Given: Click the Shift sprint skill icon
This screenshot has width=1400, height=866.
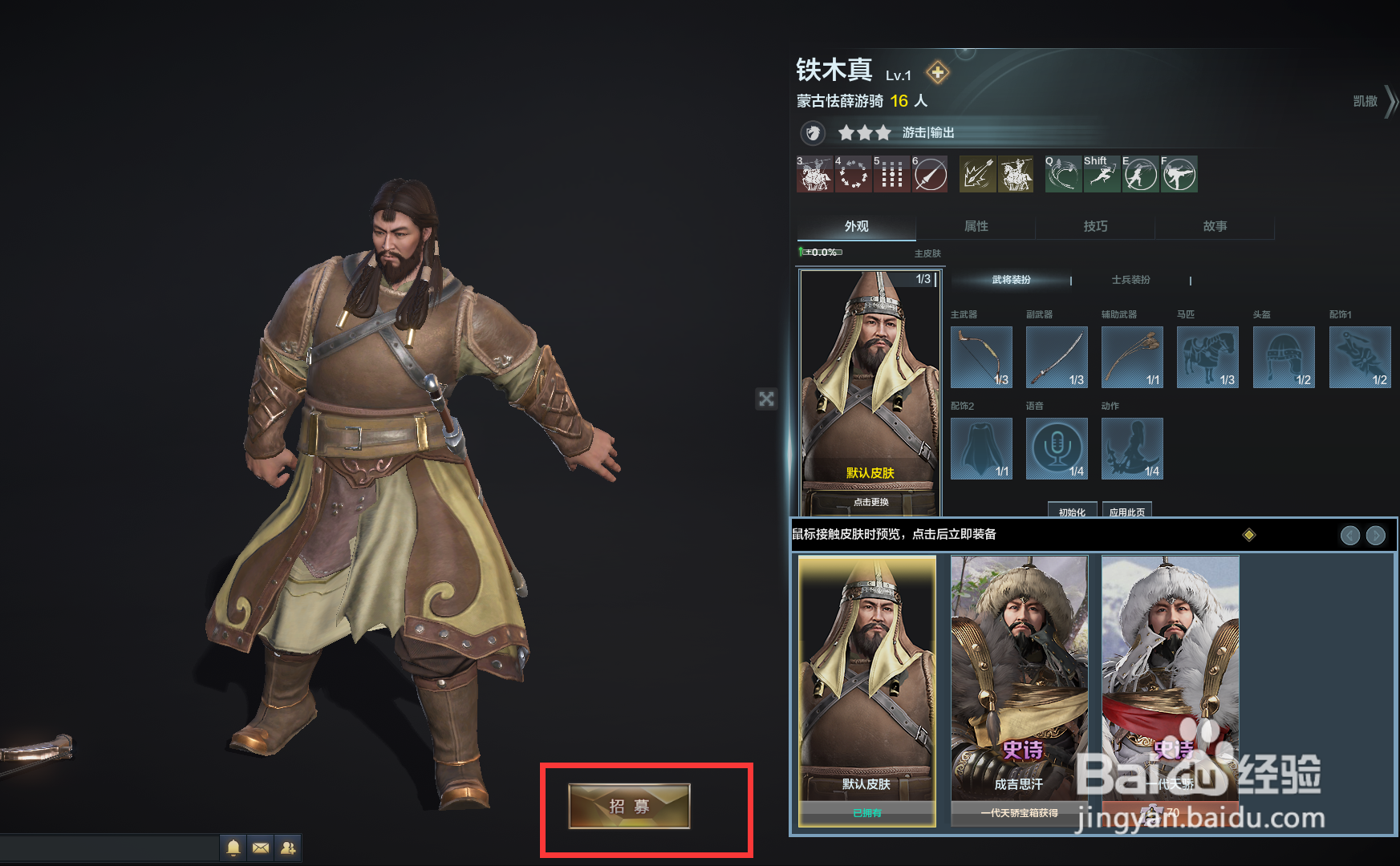Looking at the screenshot, I should pyautogui.click(x=1102, y=174).
